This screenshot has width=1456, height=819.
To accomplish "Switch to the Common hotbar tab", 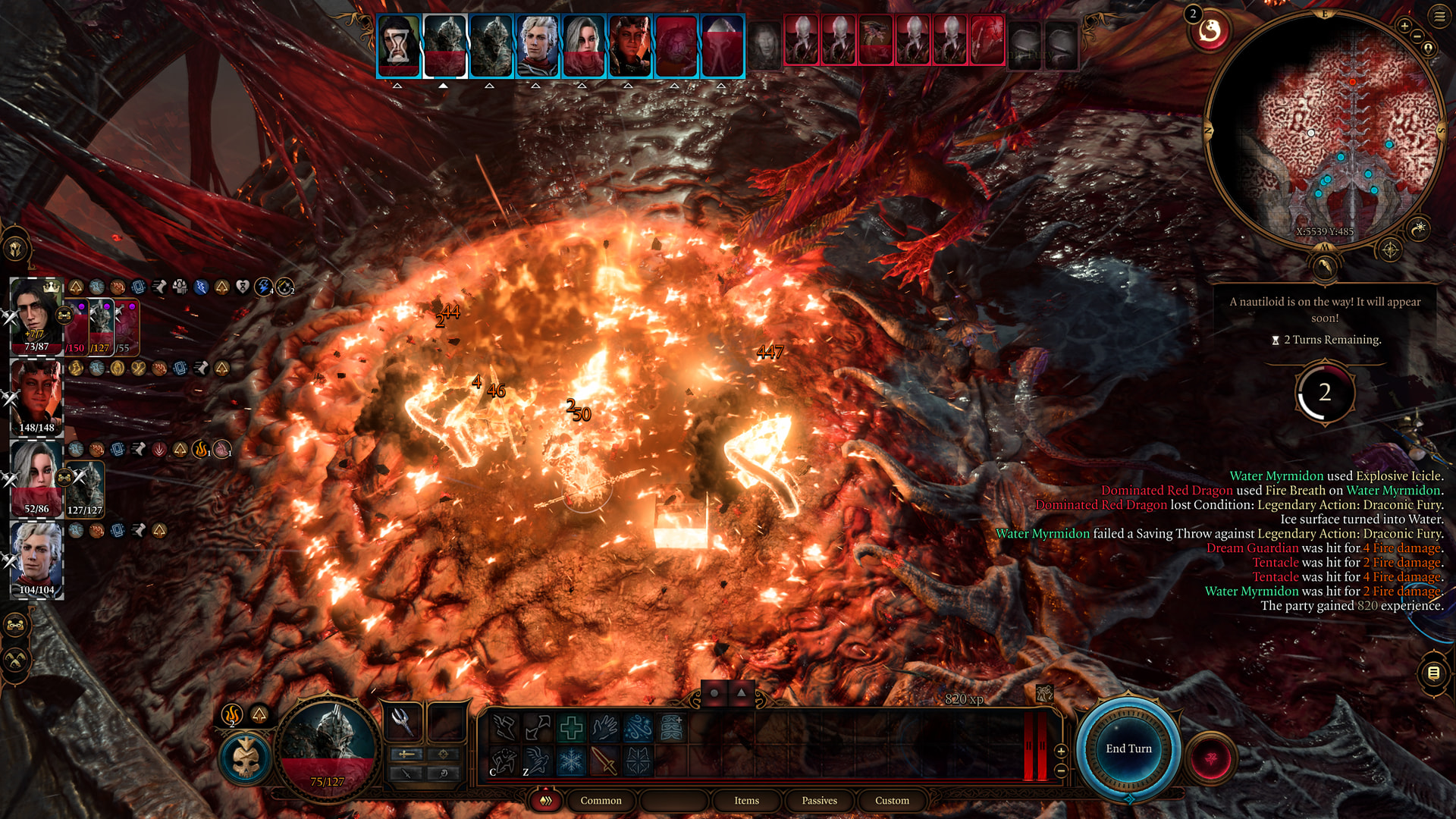I will click(x=601, y=801).
